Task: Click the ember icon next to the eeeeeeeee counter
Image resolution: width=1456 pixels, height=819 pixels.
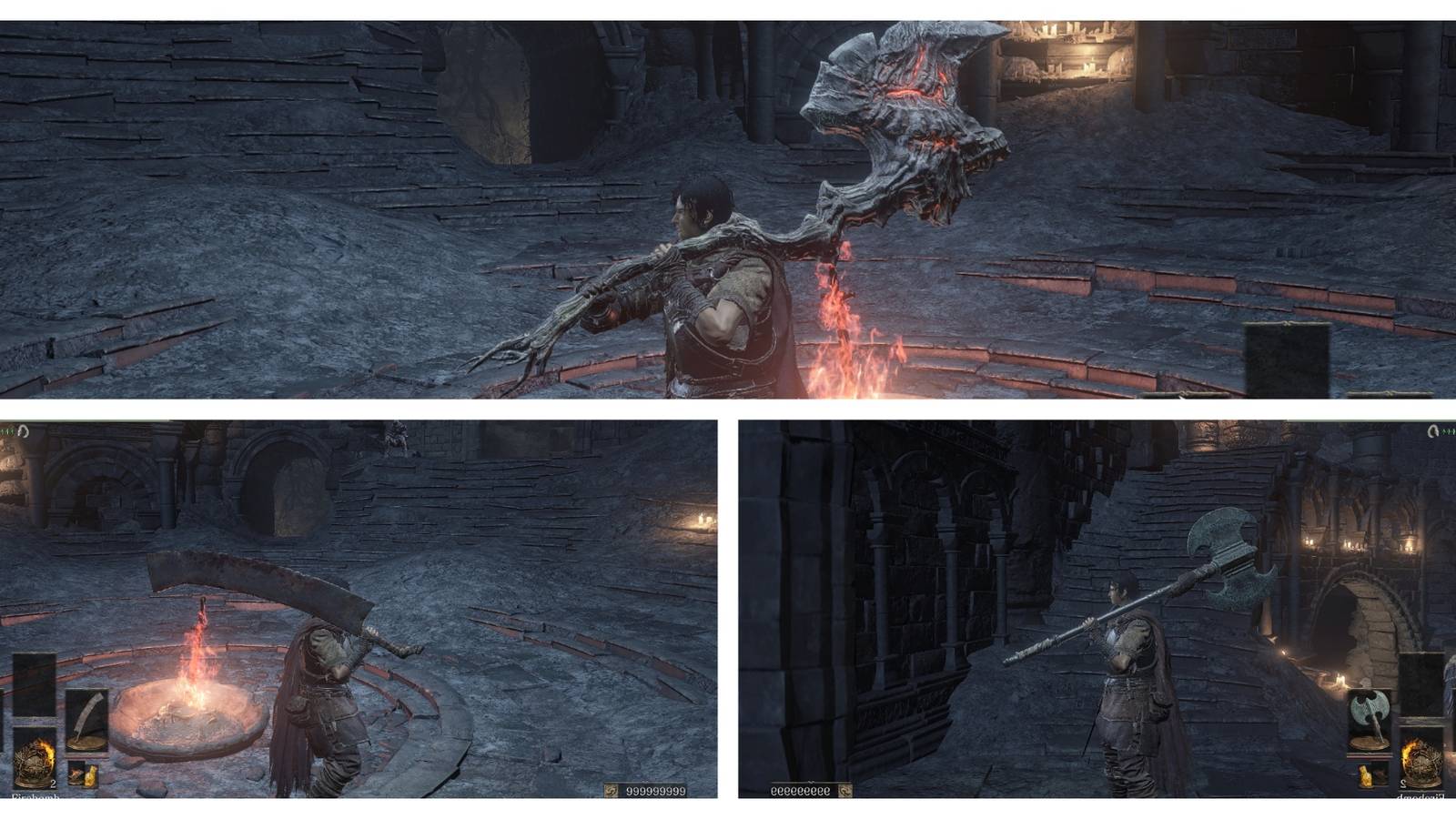Action: pyautogui.click(x=846, y=790)
